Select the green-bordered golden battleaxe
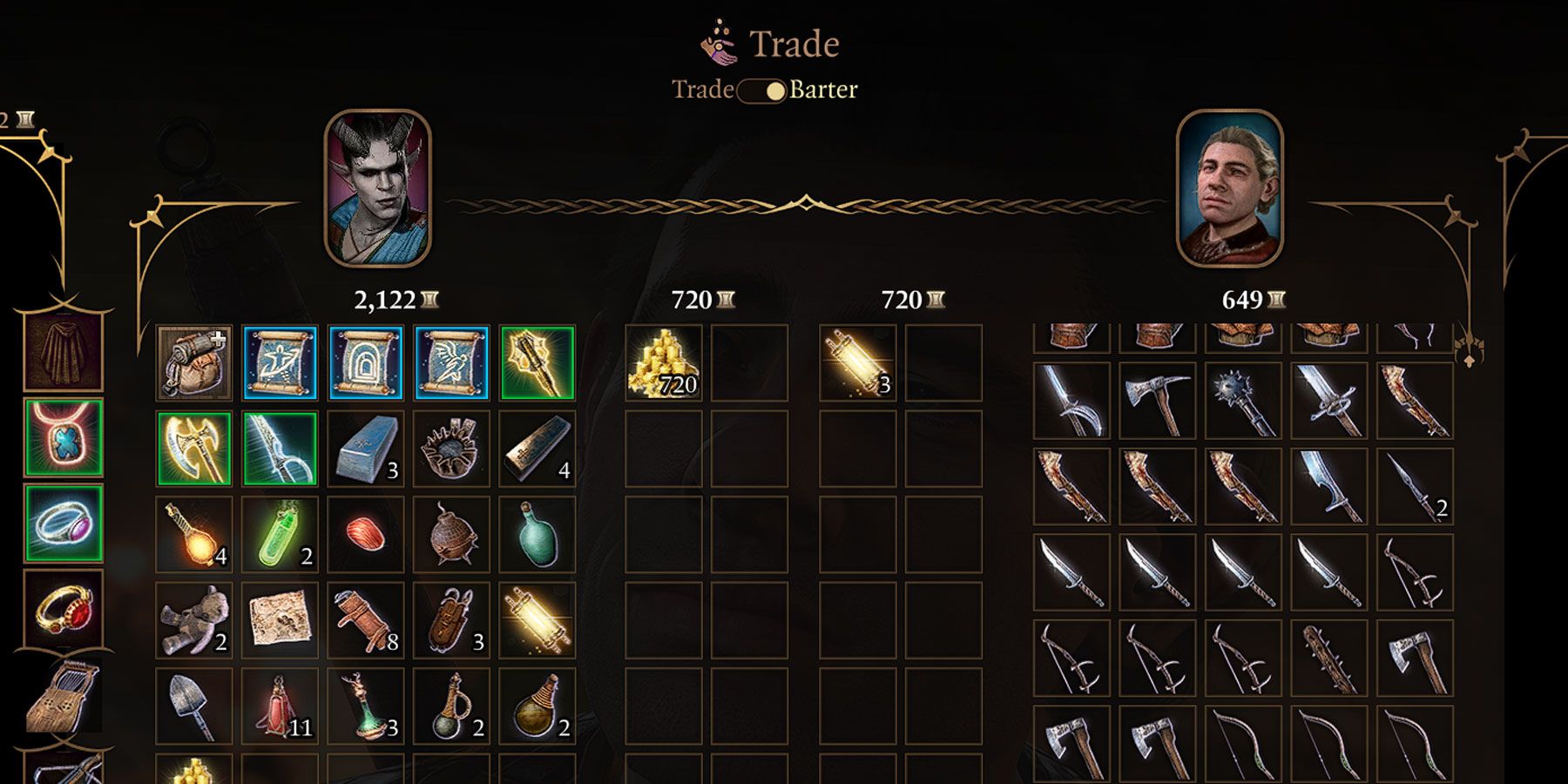This screenshot has width=1568, height=784. [193, 449]
